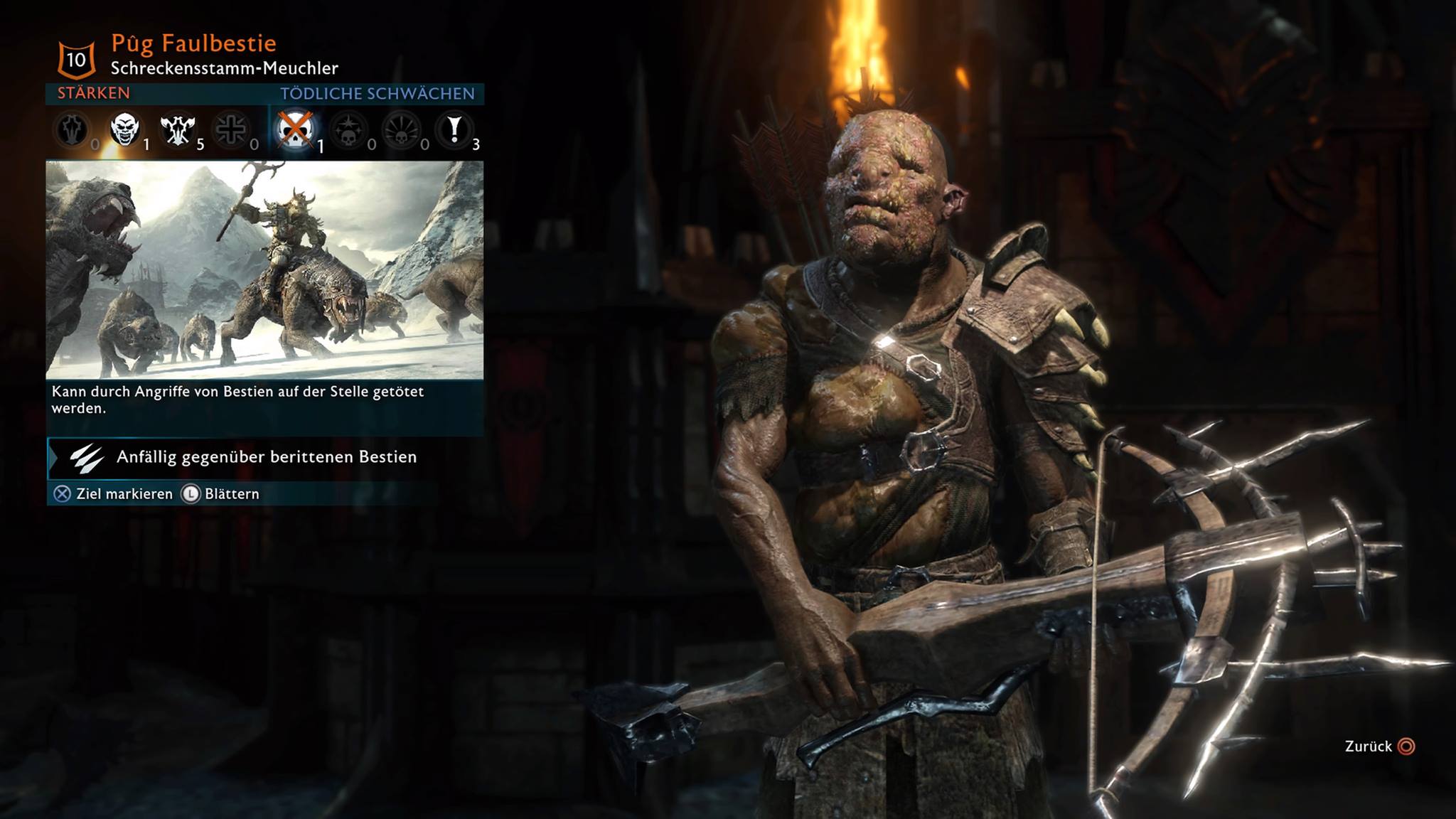Switch to the Tödliche Schwächen section header
This screenshot has width=1456, height=819.
[x=377, y=94]
